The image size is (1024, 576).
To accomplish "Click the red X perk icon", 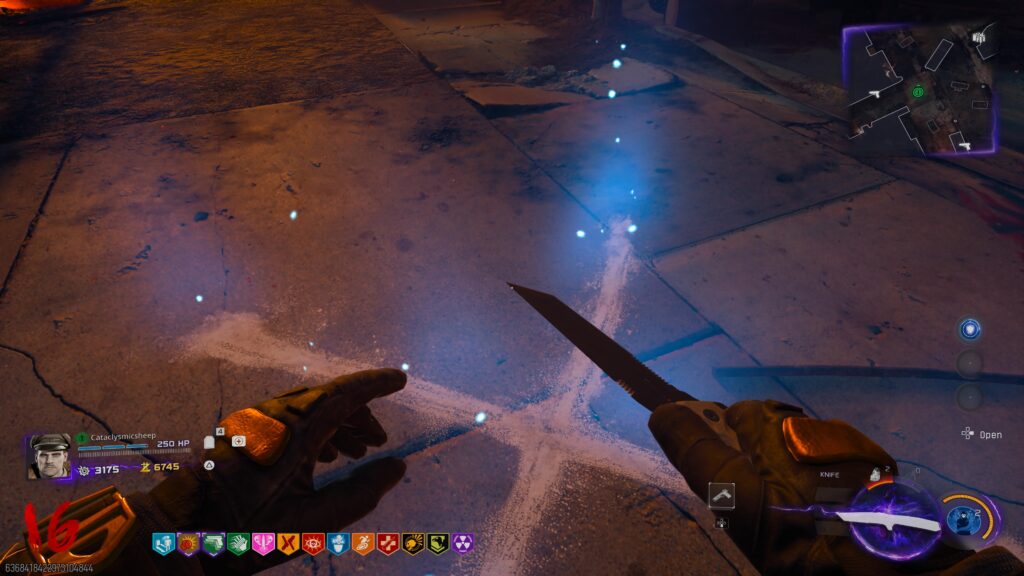I will (x=288, y=544).
